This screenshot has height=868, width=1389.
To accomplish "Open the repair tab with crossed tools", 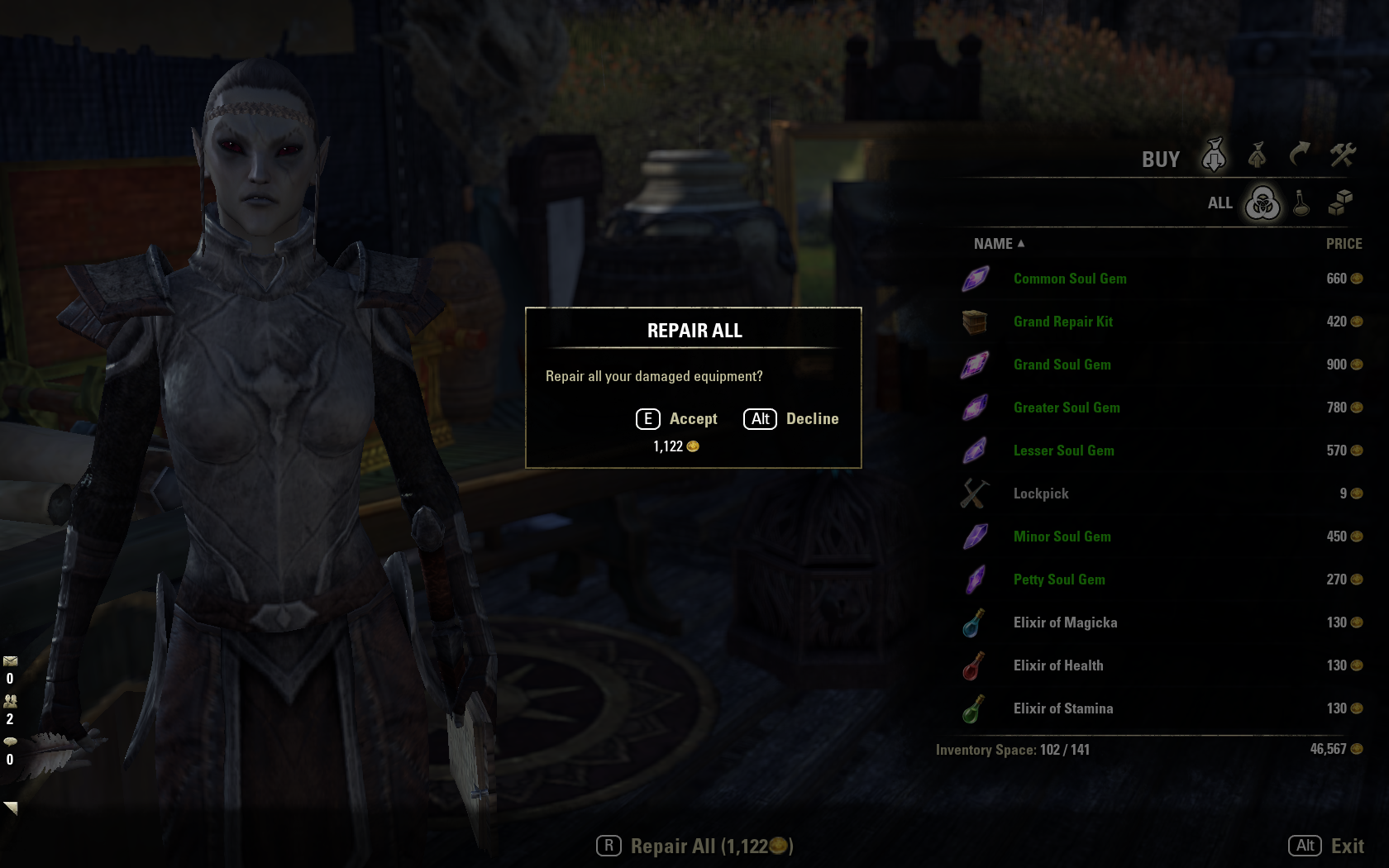I will coord(1343,155).
